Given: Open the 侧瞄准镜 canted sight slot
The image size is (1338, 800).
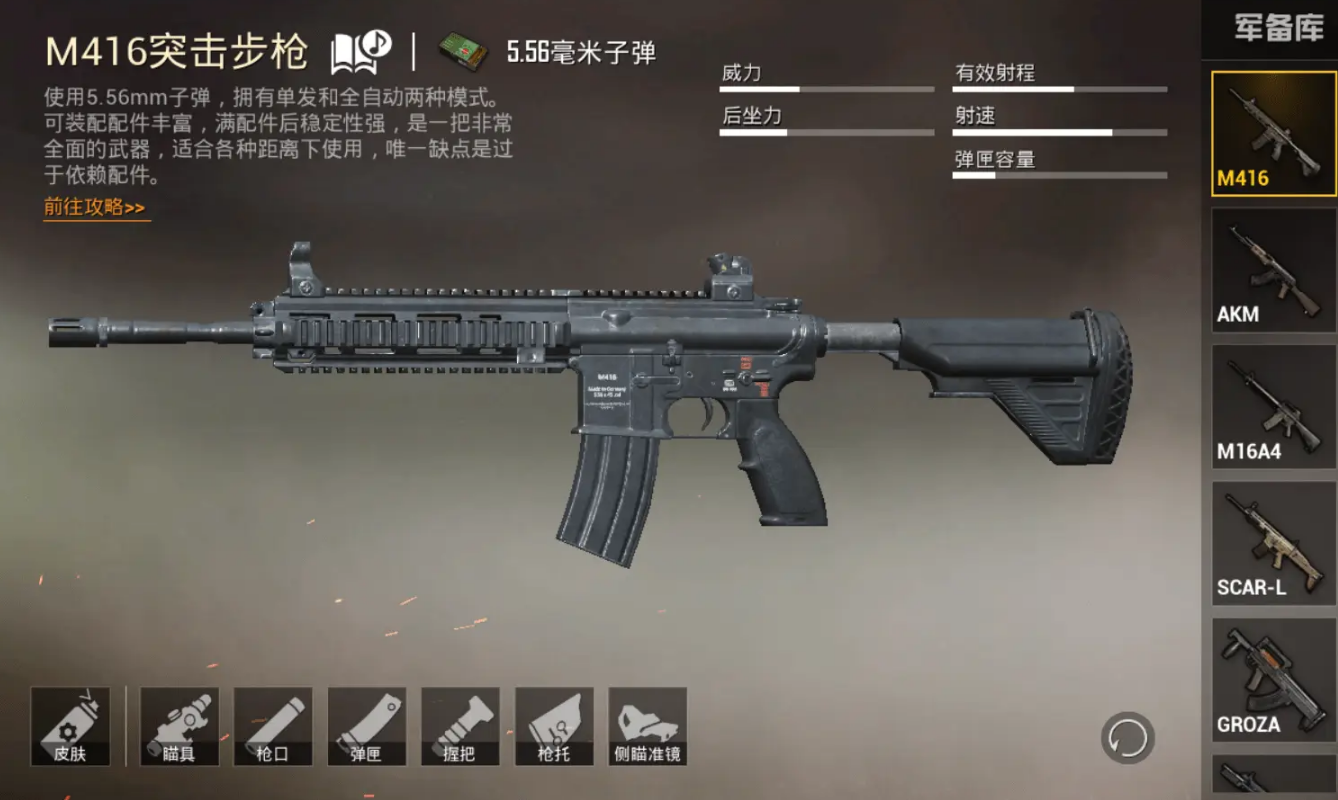Looking at the screenshot, I should pyautogui.click(x=647, y=726).
